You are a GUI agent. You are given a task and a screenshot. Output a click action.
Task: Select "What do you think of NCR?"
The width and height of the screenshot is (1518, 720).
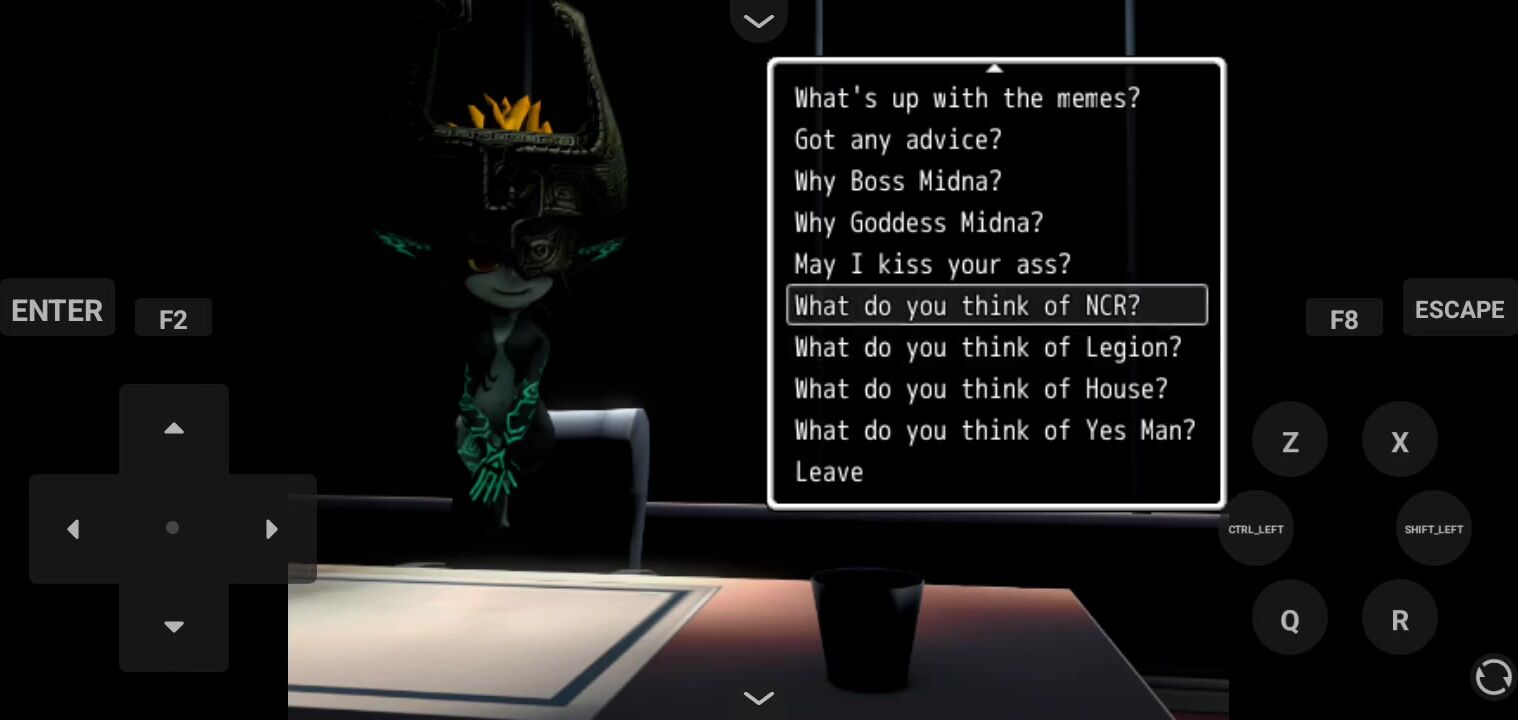pos(966,306)
